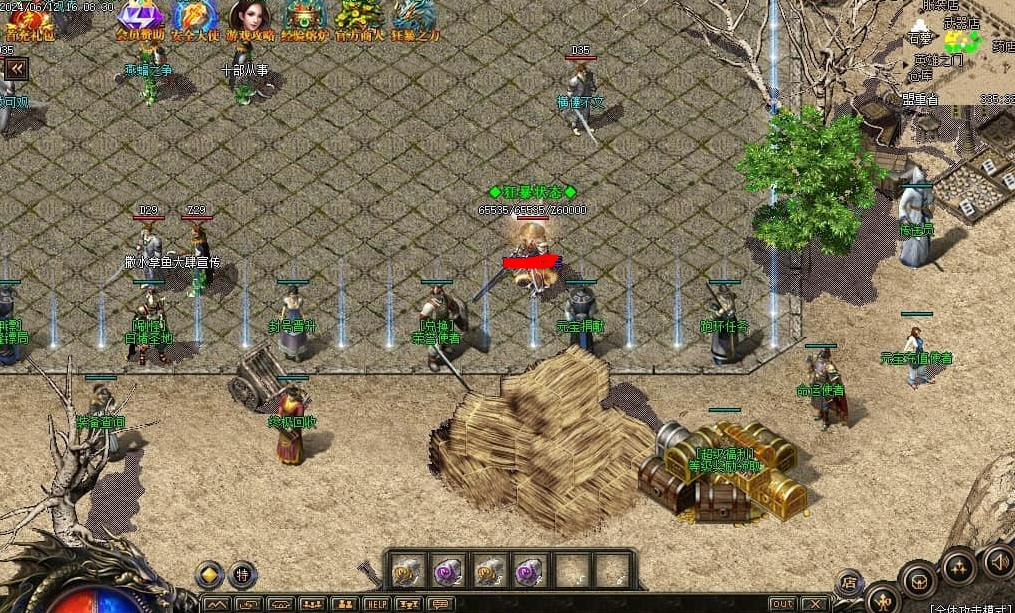Click the OUT button to log out
The width and height of the screenshot is (1015, 613).
coord(782,604)
